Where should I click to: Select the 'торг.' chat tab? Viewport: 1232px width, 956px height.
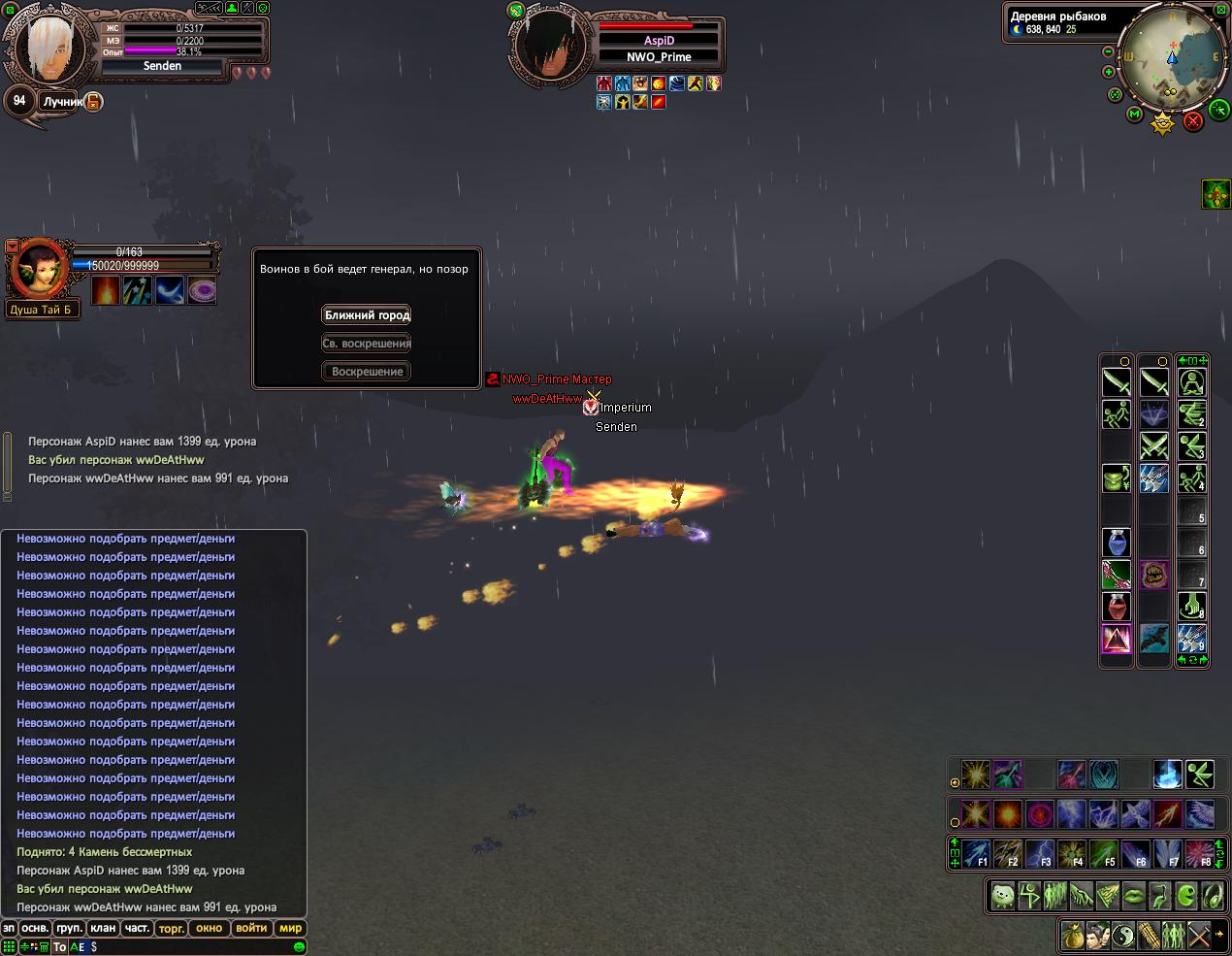pos(172,928)
